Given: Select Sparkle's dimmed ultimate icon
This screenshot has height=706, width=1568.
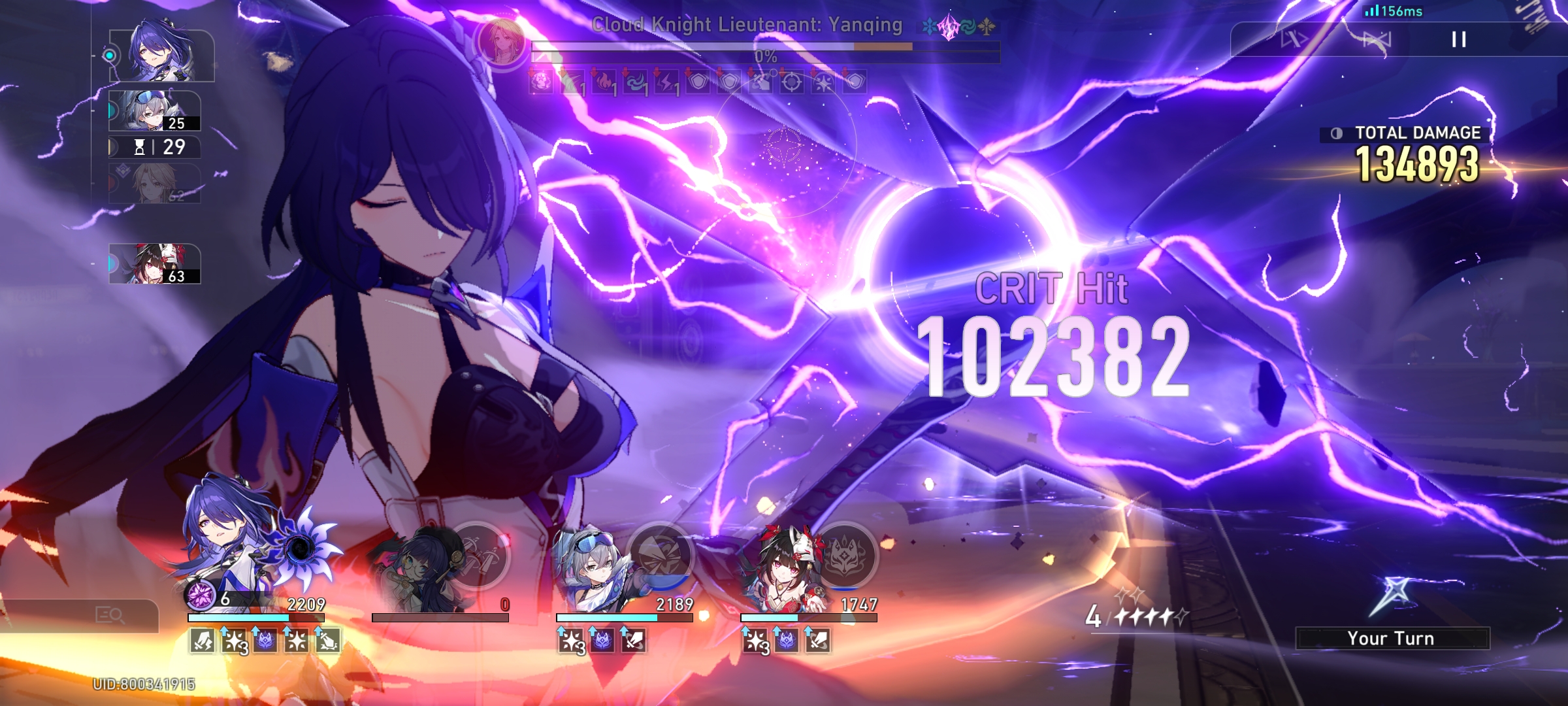Looking at the screenshot, I should 480,552.
